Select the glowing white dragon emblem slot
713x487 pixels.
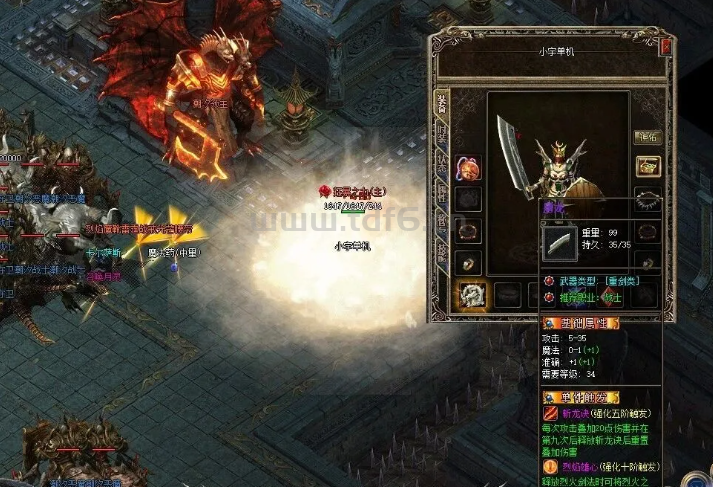(x=471, y=294)
